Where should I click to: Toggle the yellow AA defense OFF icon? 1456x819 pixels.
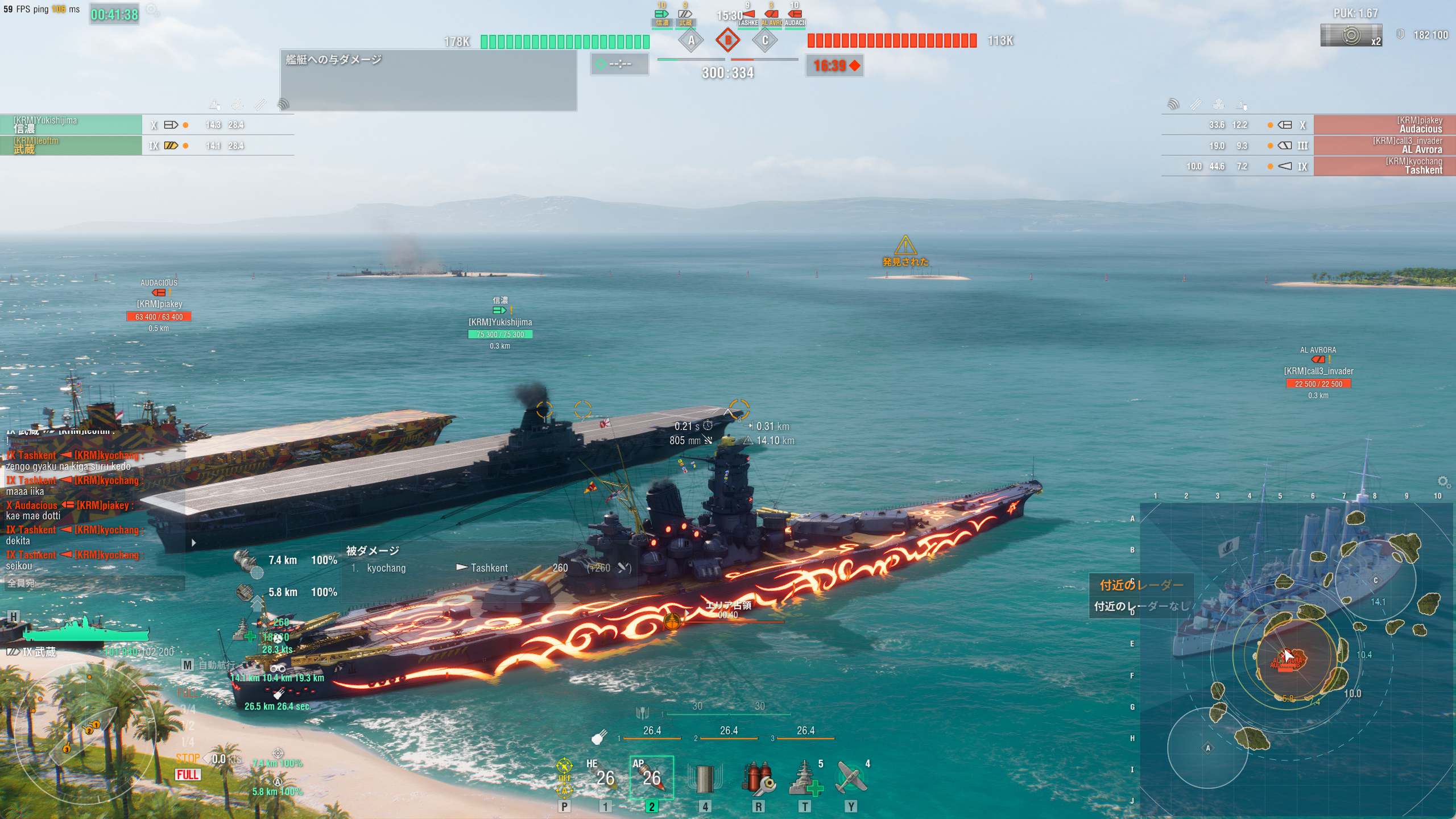pos(564,777)
